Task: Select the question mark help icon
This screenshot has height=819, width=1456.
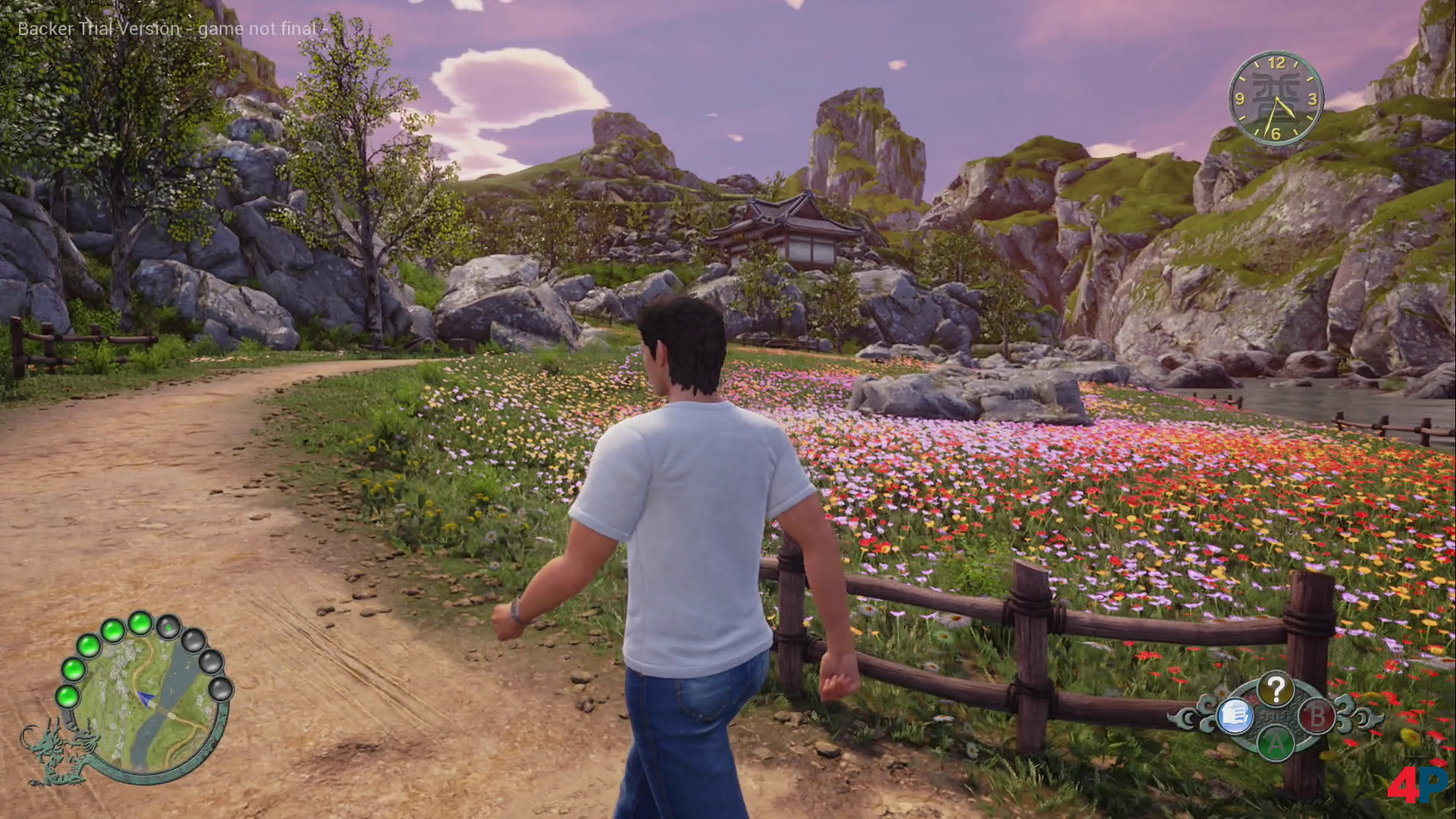Action: [1276, 689]
